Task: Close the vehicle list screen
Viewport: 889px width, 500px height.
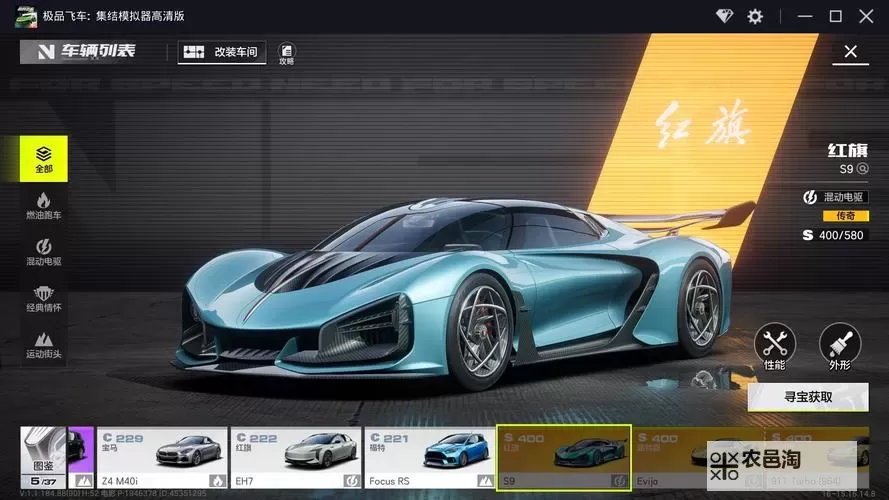Action: pos(850,52)
